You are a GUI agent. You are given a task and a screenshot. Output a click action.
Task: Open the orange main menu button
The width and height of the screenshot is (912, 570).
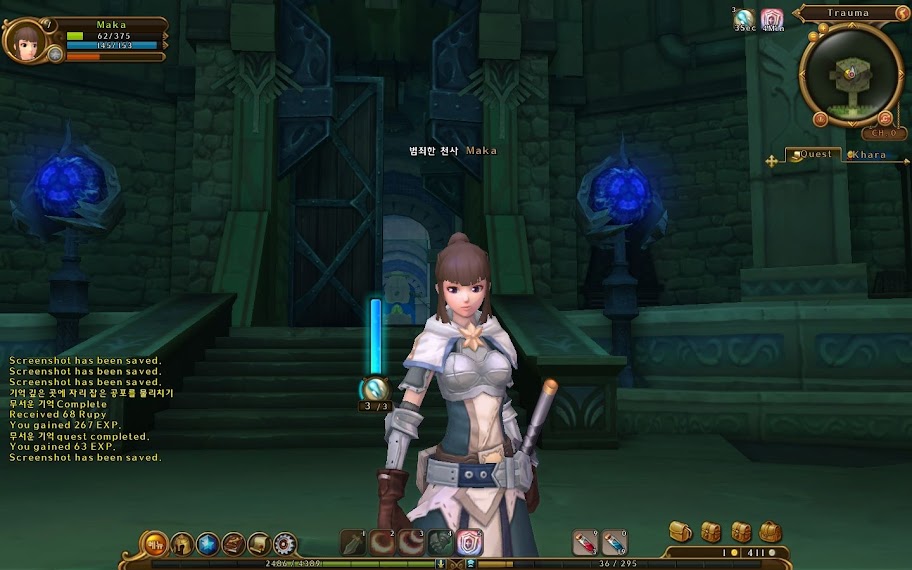[155, 544]
